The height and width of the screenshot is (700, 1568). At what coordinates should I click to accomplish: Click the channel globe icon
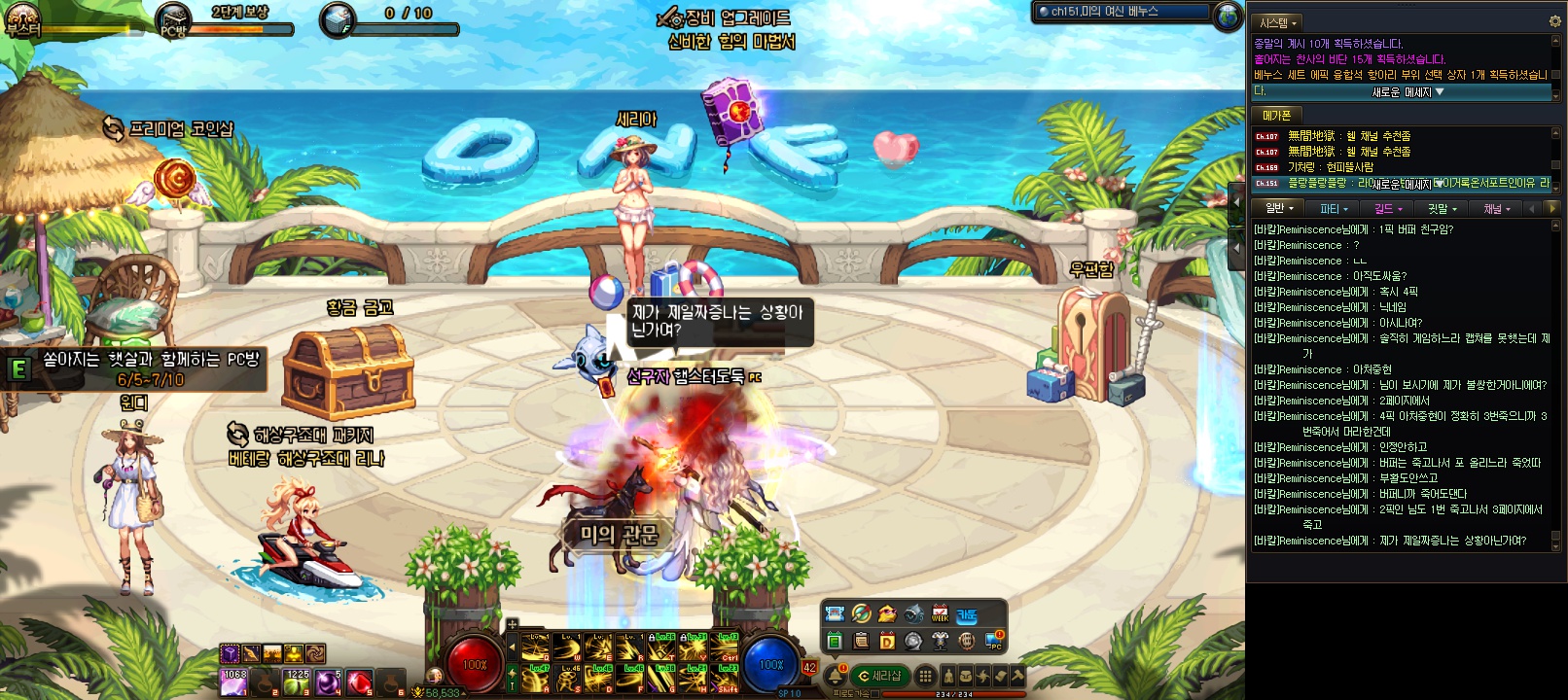1229,16
